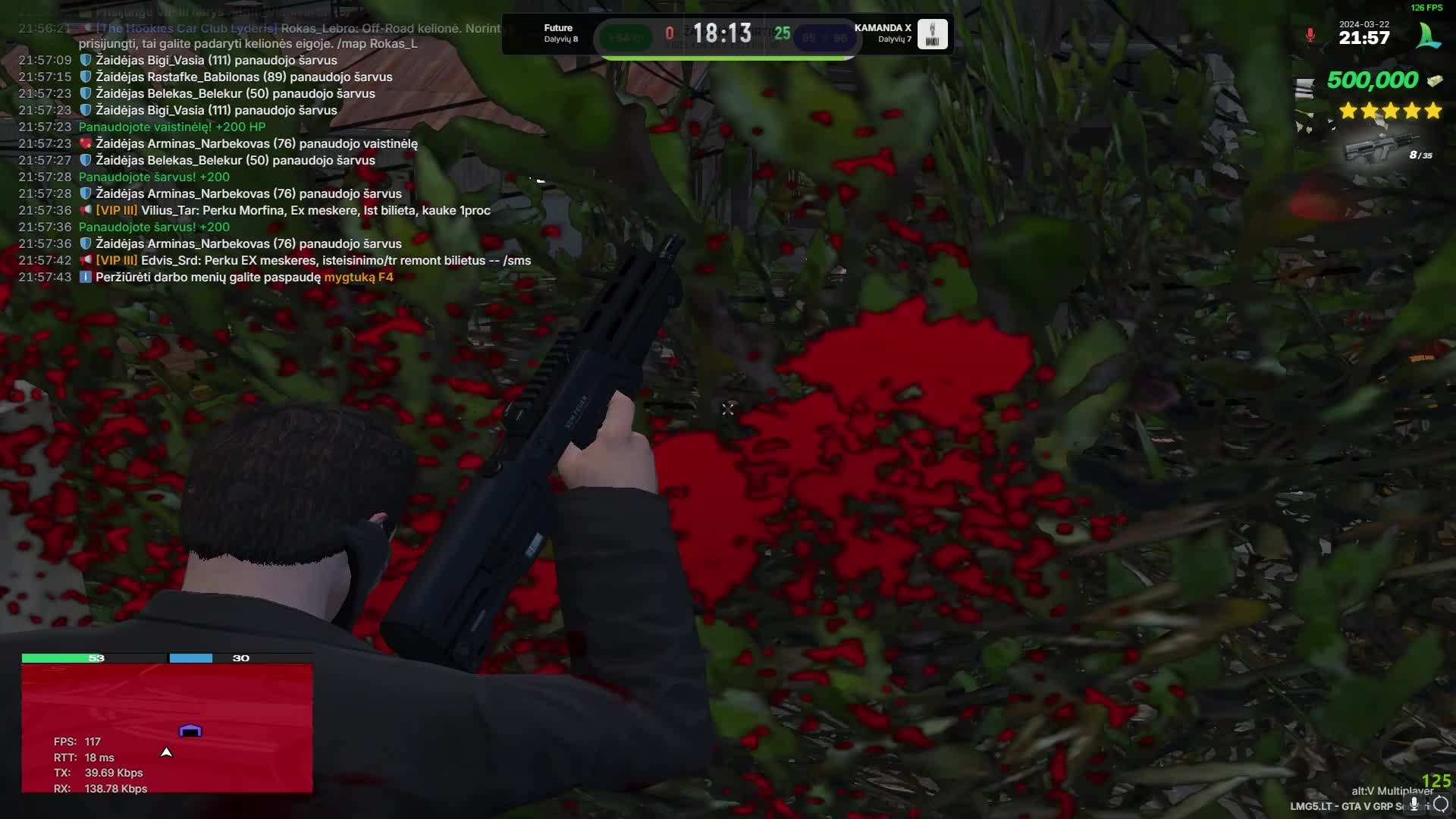Select the equipped rifle weapon icon
The image size is (1456, 819).
coord(1374,149)
